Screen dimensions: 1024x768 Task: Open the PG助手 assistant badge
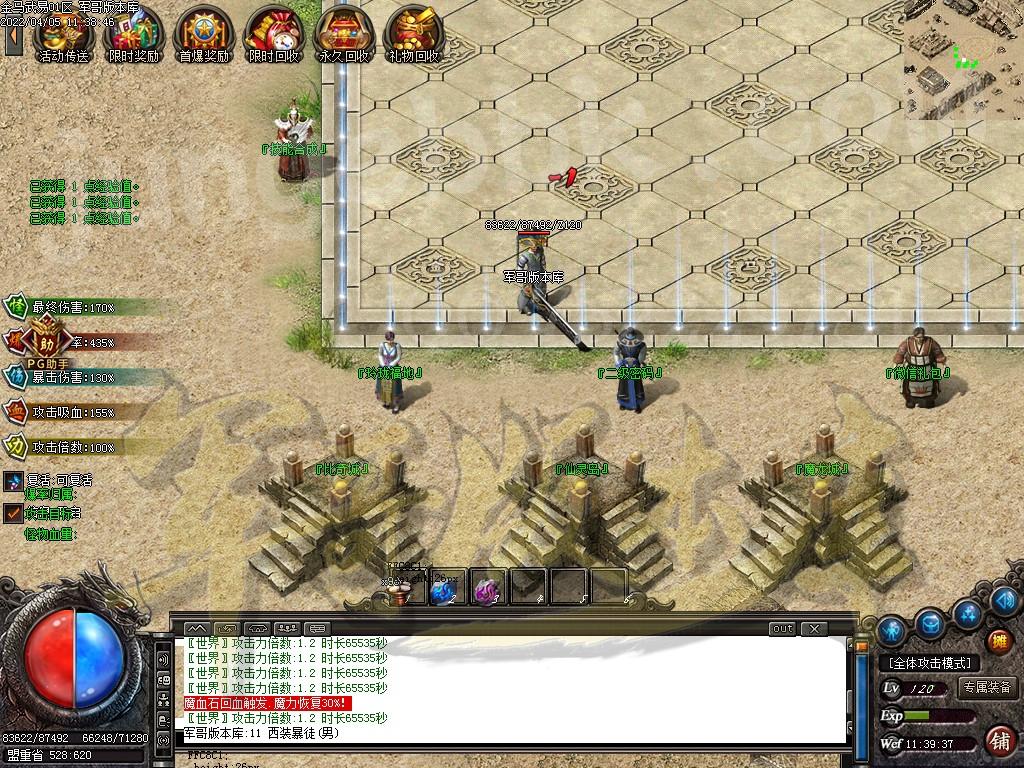pos(43,341)
